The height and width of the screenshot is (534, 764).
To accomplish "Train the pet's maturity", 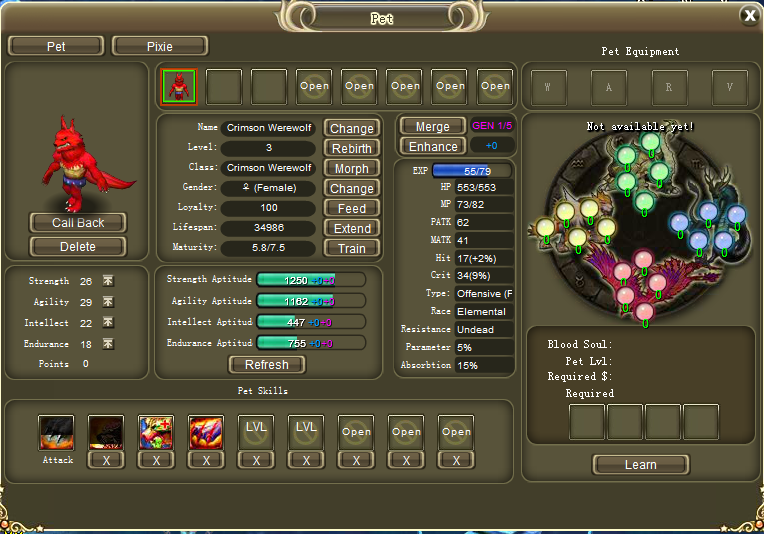I will (351, 248).
